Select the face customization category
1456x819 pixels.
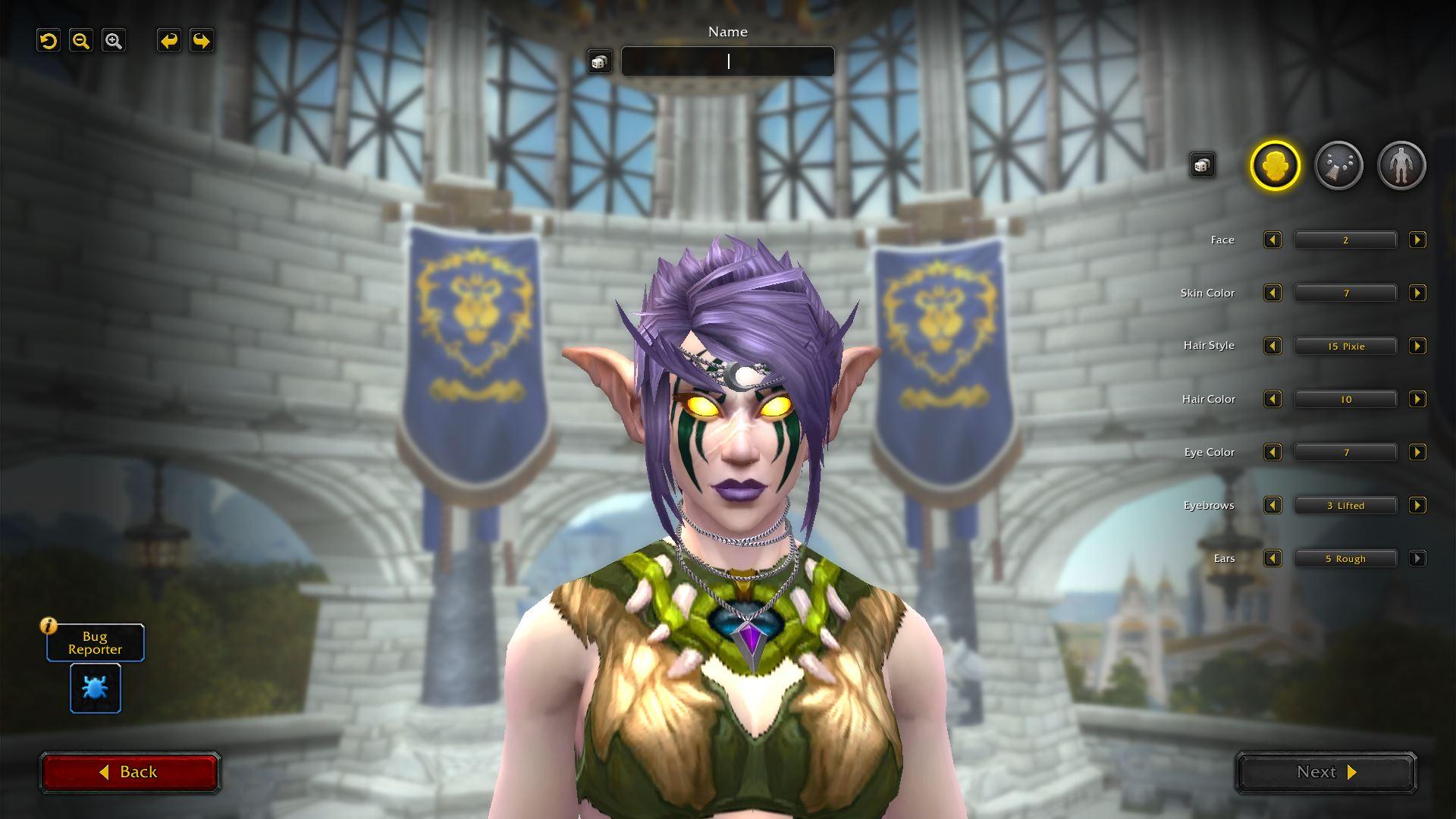point(1275,165)
